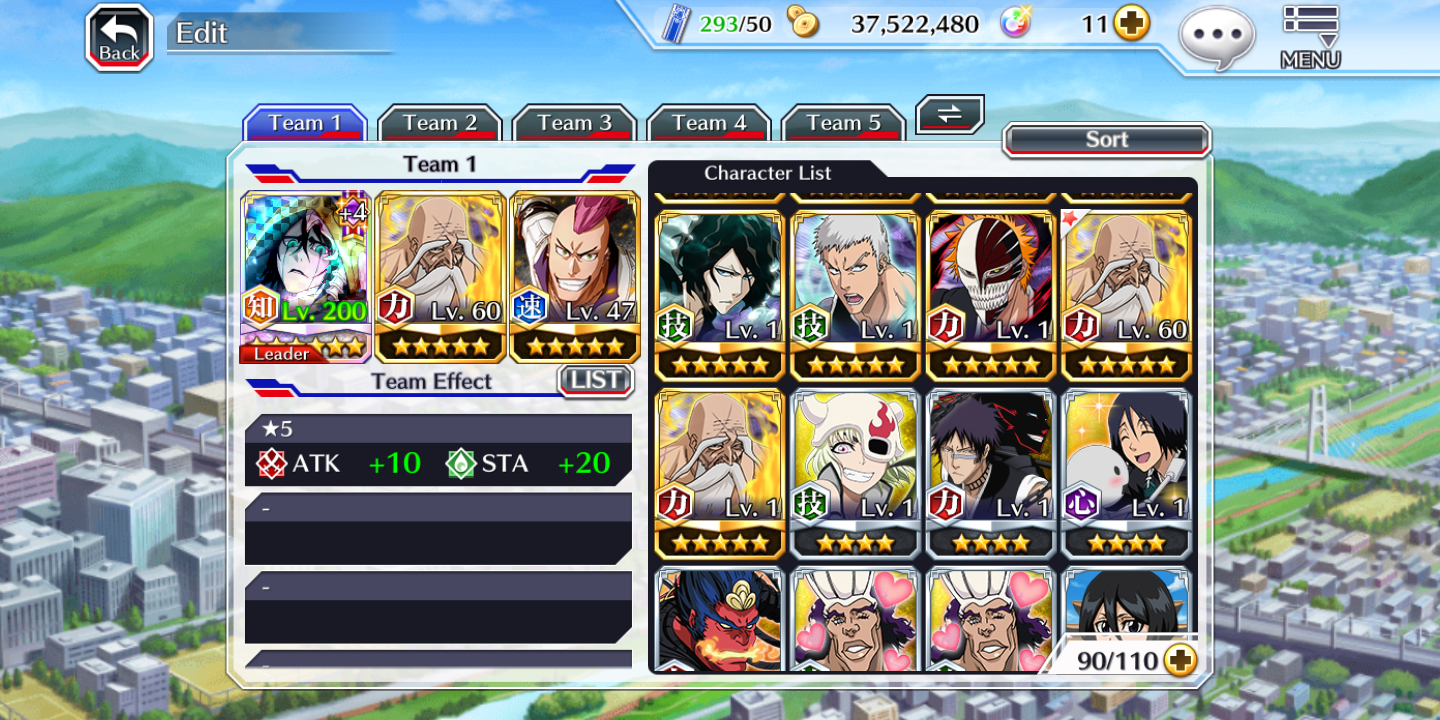Pick the white-haired Kensei character card
Viewport: 1440px width, 720px height.
point(855,295)
